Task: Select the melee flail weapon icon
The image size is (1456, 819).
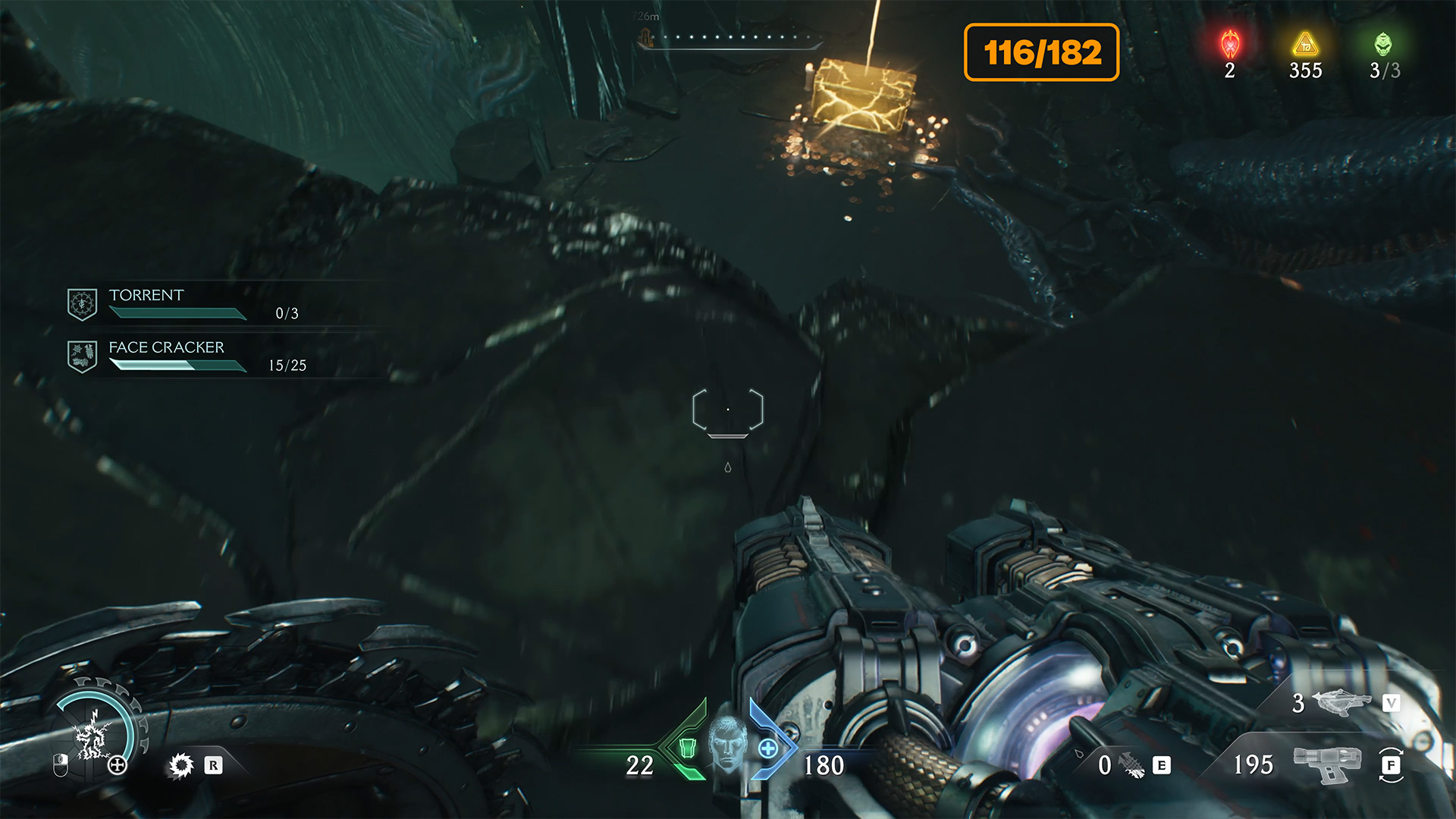Action: [x=1131, y=765]
